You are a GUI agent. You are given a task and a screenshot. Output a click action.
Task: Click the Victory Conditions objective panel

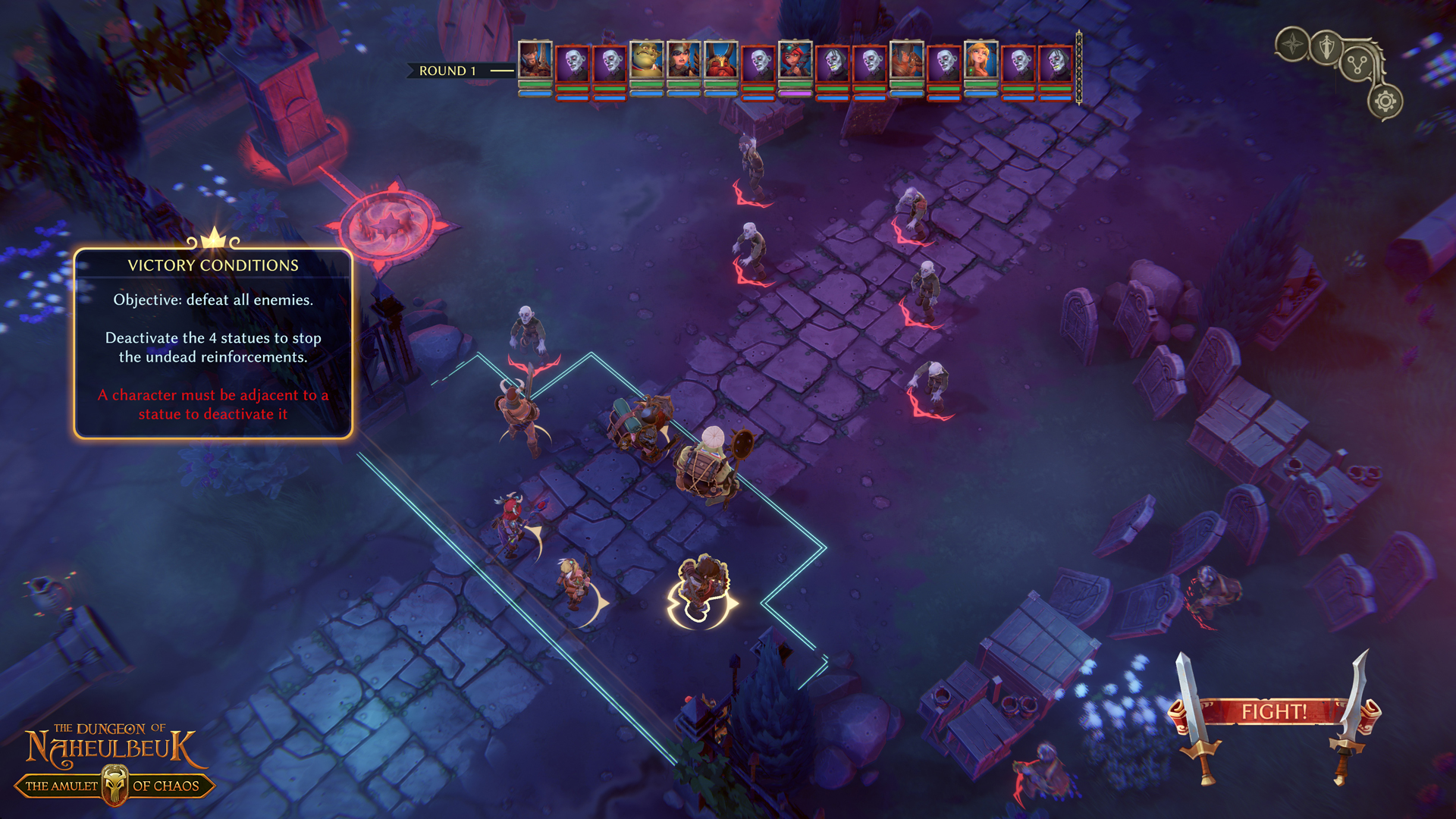point(213,344)
